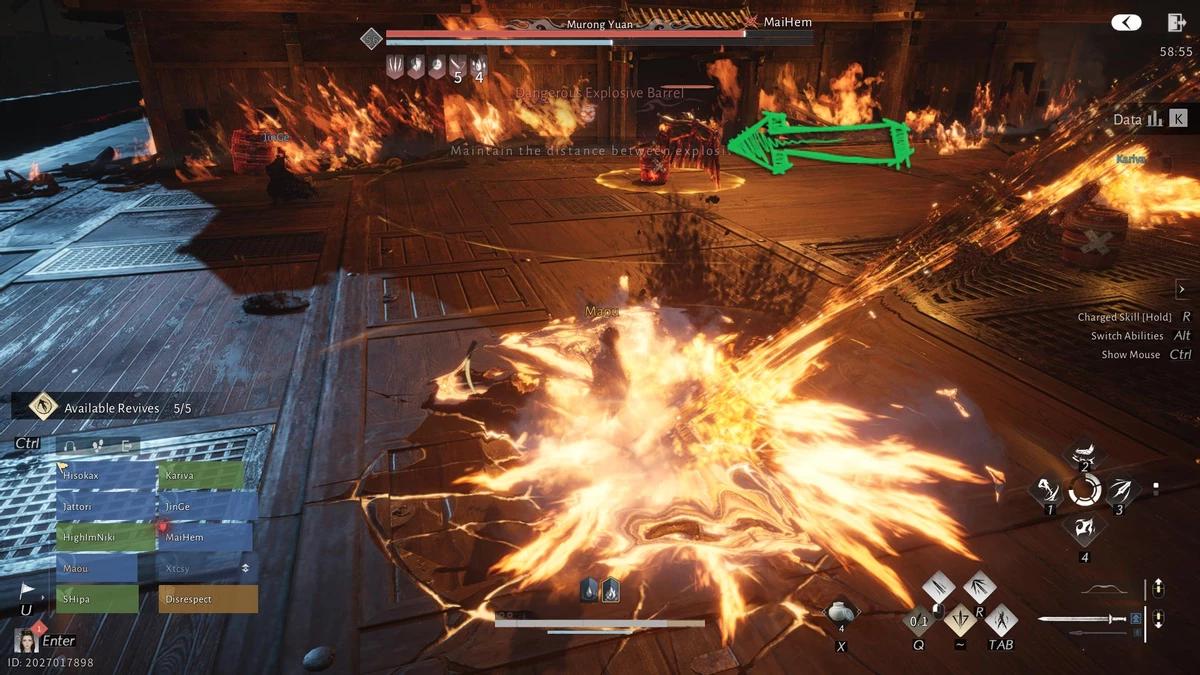Screen dimensions: 1200x675
Task: Open chat via the character portrait
Action: [26, 639]
